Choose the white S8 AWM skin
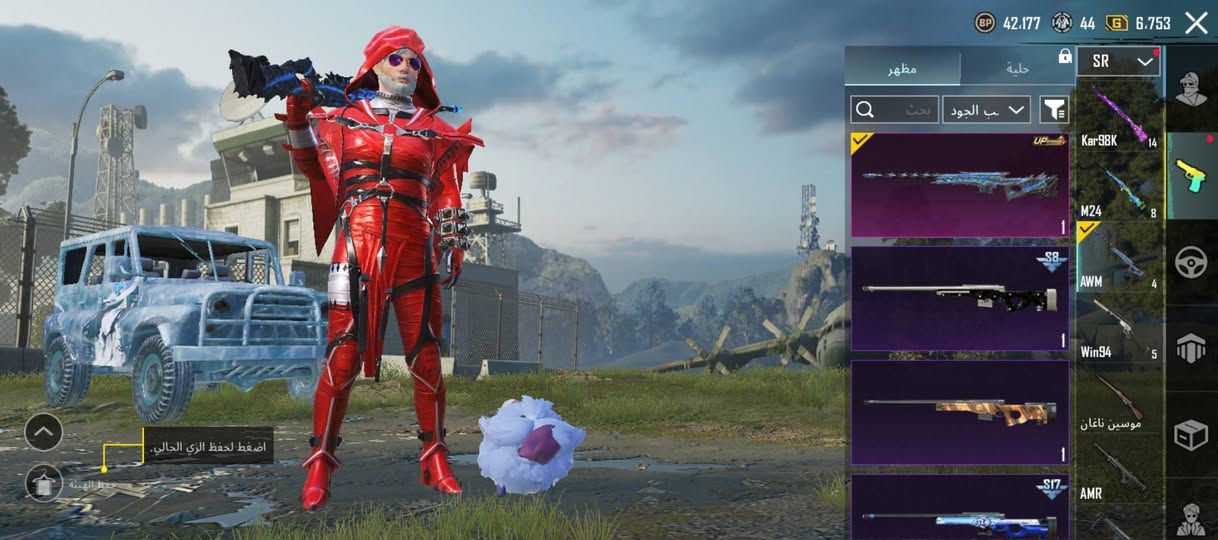The width and height of the screenshot is (1218, 540). [x=959, y=298]
